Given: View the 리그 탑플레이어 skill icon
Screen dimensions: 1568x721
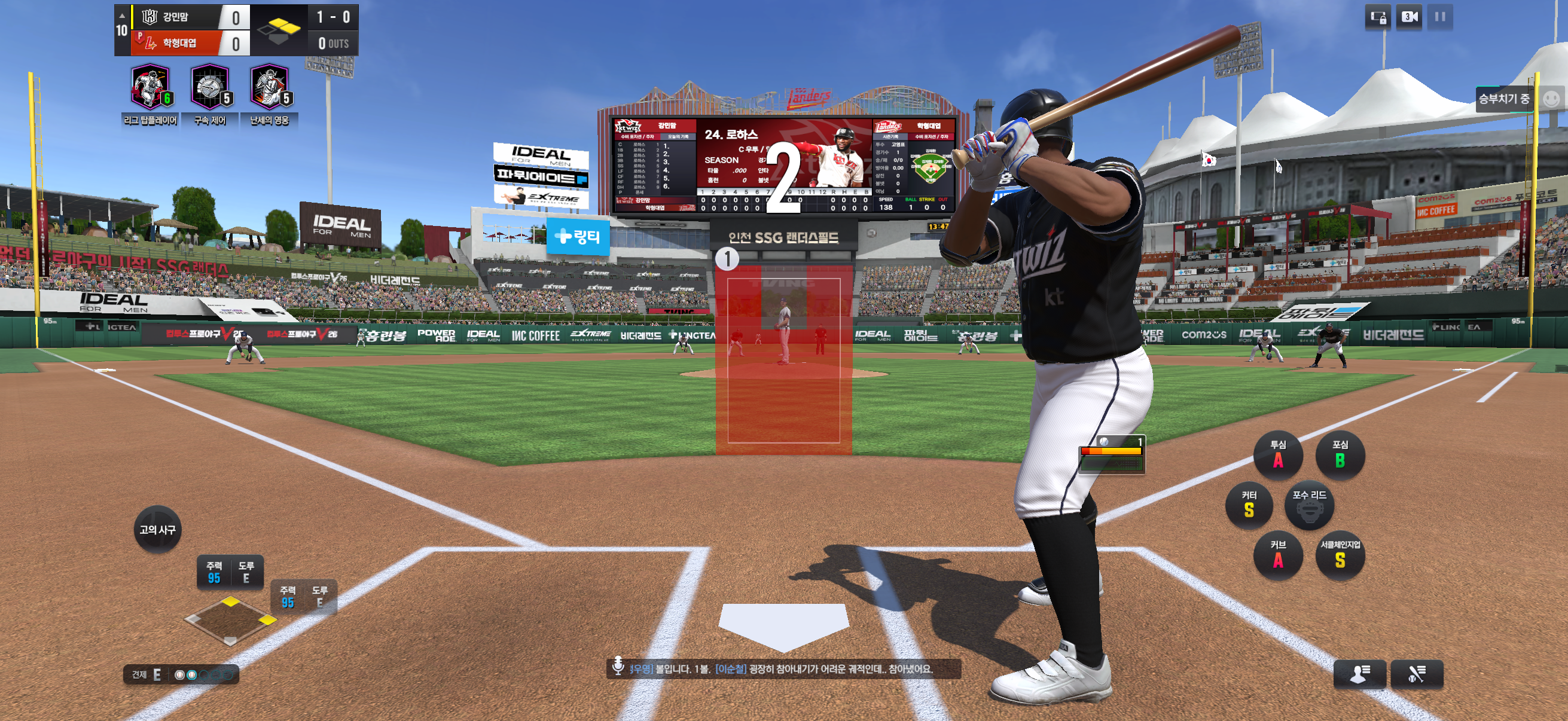Looking at the screenshot, I should 150,87.
